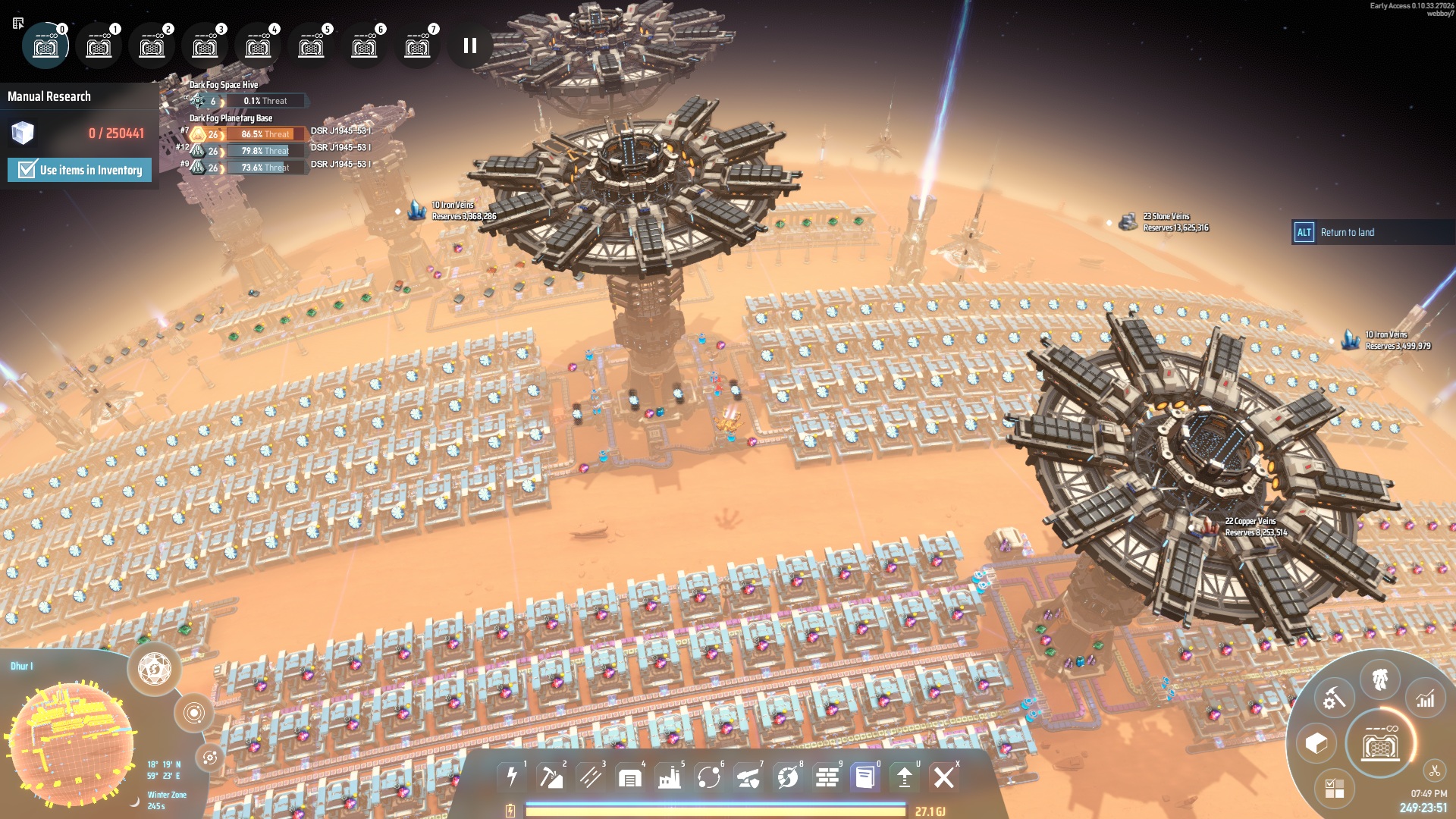Toggle the Use items in Inventory checkbox
Screen dimensions: 1456x819
click(27, 170)
